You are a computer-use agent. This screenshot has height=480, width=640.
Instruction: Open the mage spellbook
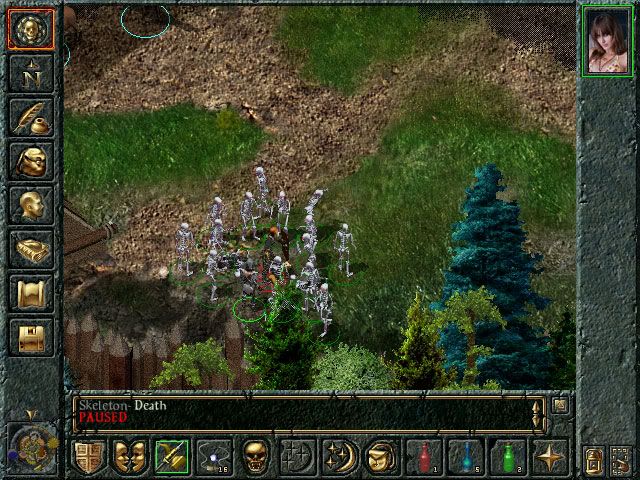[30, 249]
